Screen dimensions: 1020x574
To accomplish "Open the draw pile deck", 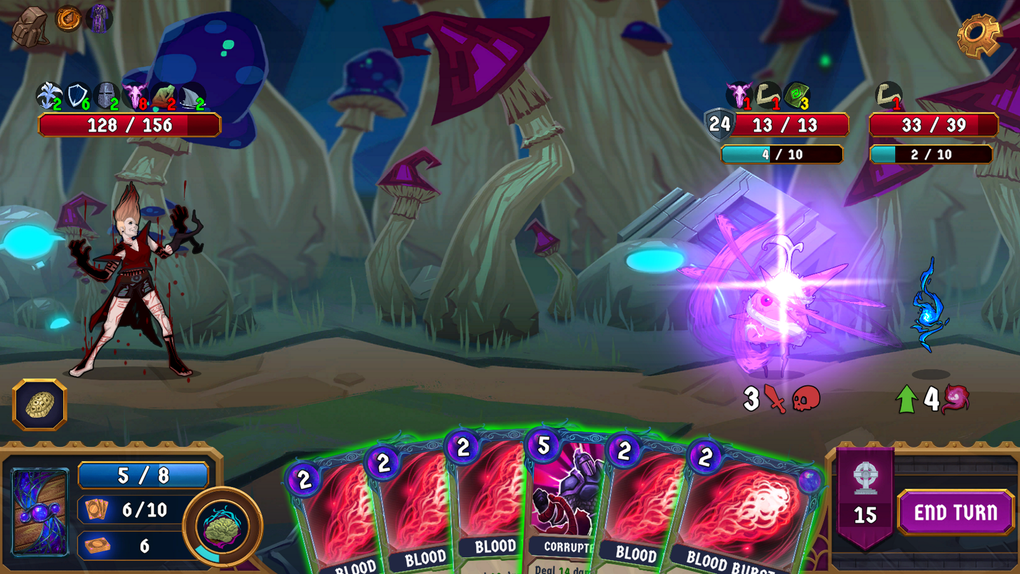I will [x=40, y=511].
